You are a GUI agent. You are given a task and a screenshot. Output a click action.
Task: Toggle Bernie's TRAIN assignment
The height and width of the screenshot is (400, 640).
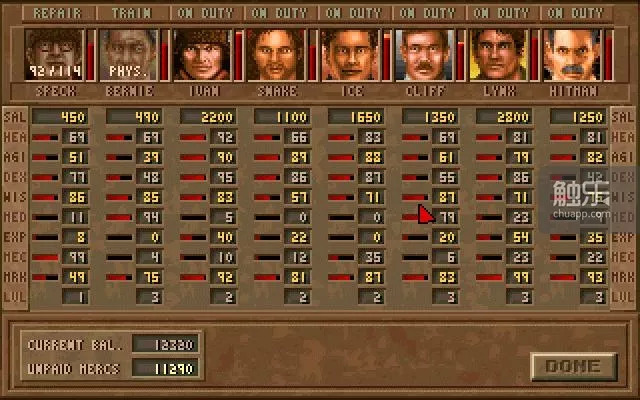tap(132, 14)
